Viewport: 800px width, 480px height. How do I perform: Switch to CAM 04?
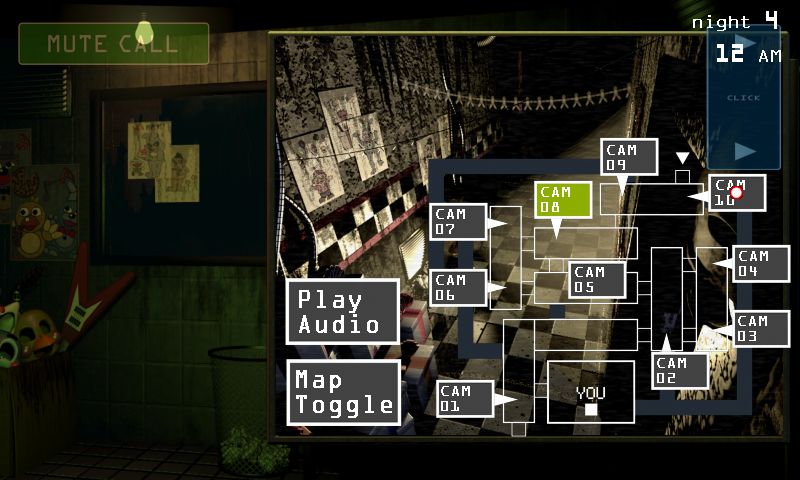761,264
